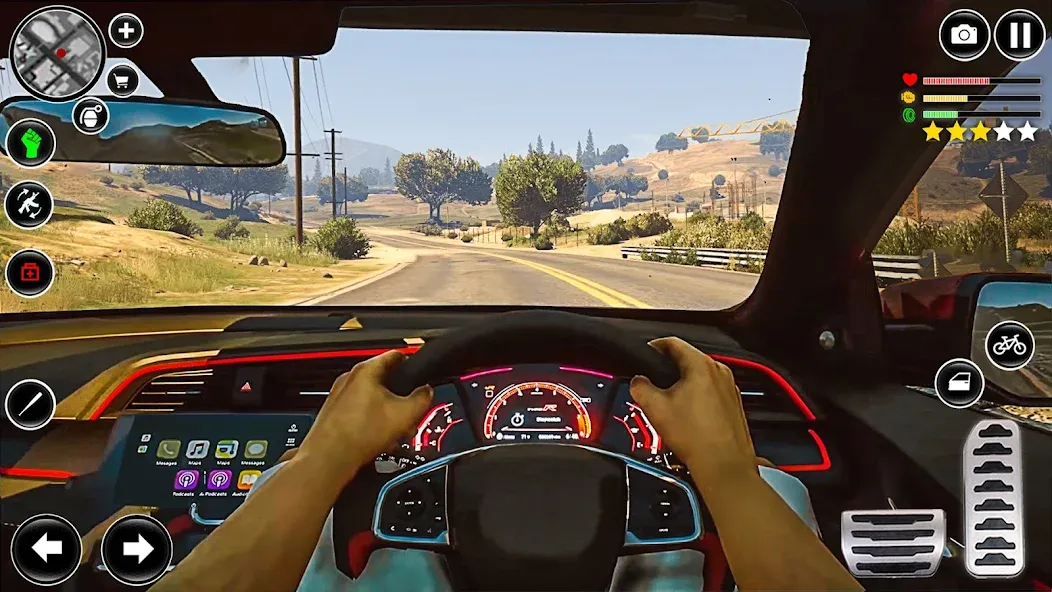Screen dimensions: 1052x592
Task: Hit the wide brake pedal
Action: 892,541
